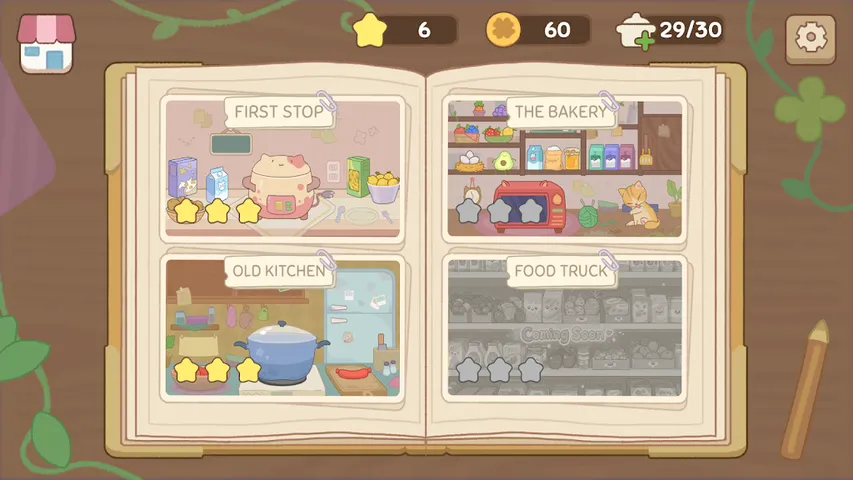Tap the Food Truck coming soon level
Screen dimensions: 853x480
pos(565,326)
